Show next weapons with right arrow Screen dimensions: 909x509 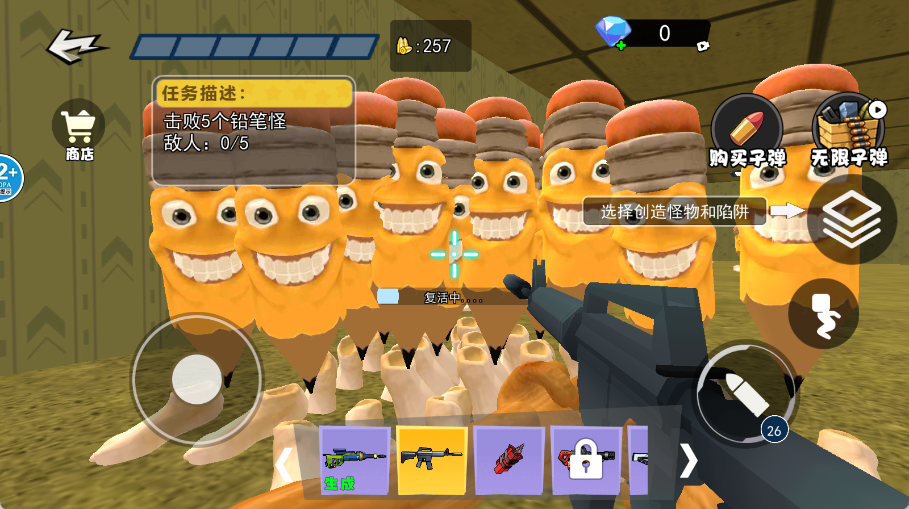tap(689, 460)
